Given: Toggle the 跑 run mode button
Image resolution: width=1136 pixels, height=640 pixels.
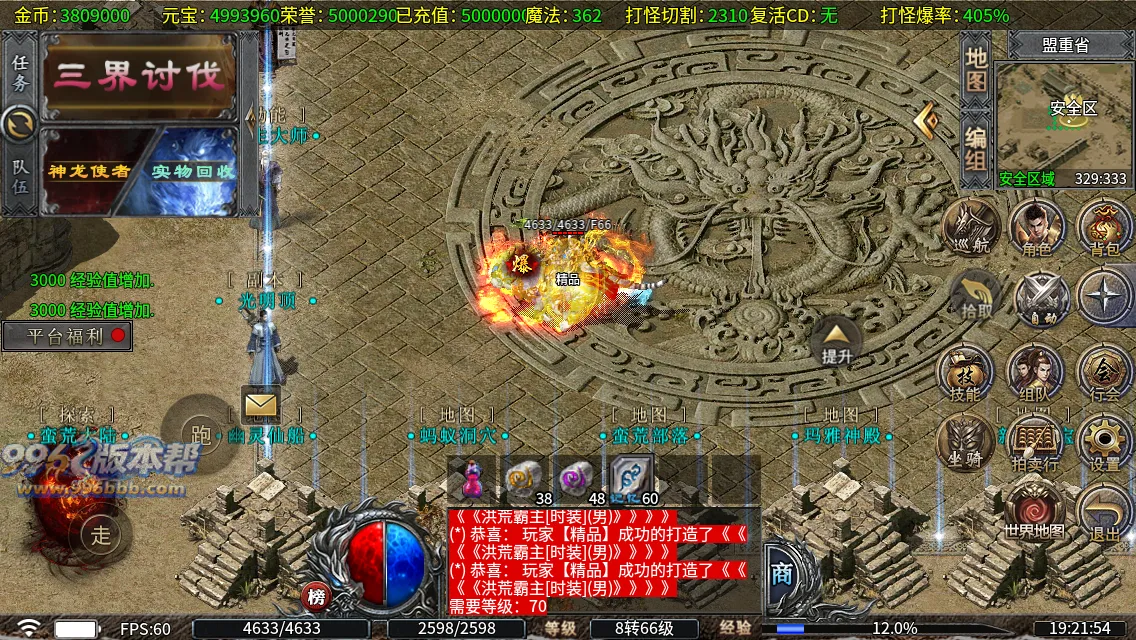Looking at the screenshot, I should coord(200,433).
